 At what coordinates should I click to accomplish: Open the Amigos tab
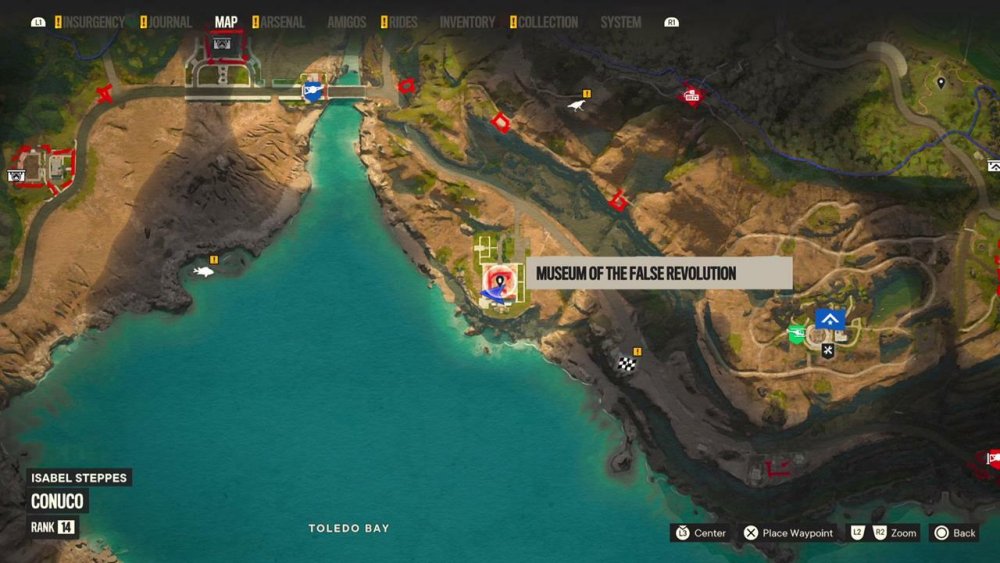tap(346, 22)
